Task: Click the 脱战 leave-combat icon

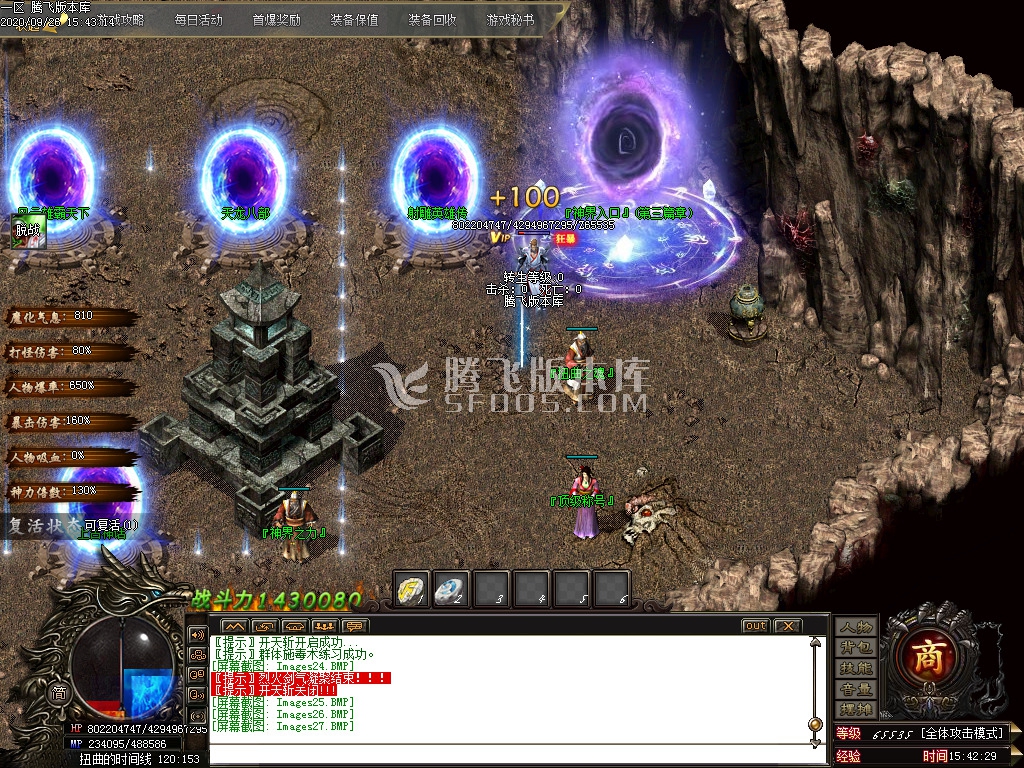Action: [x=26, y=230]
